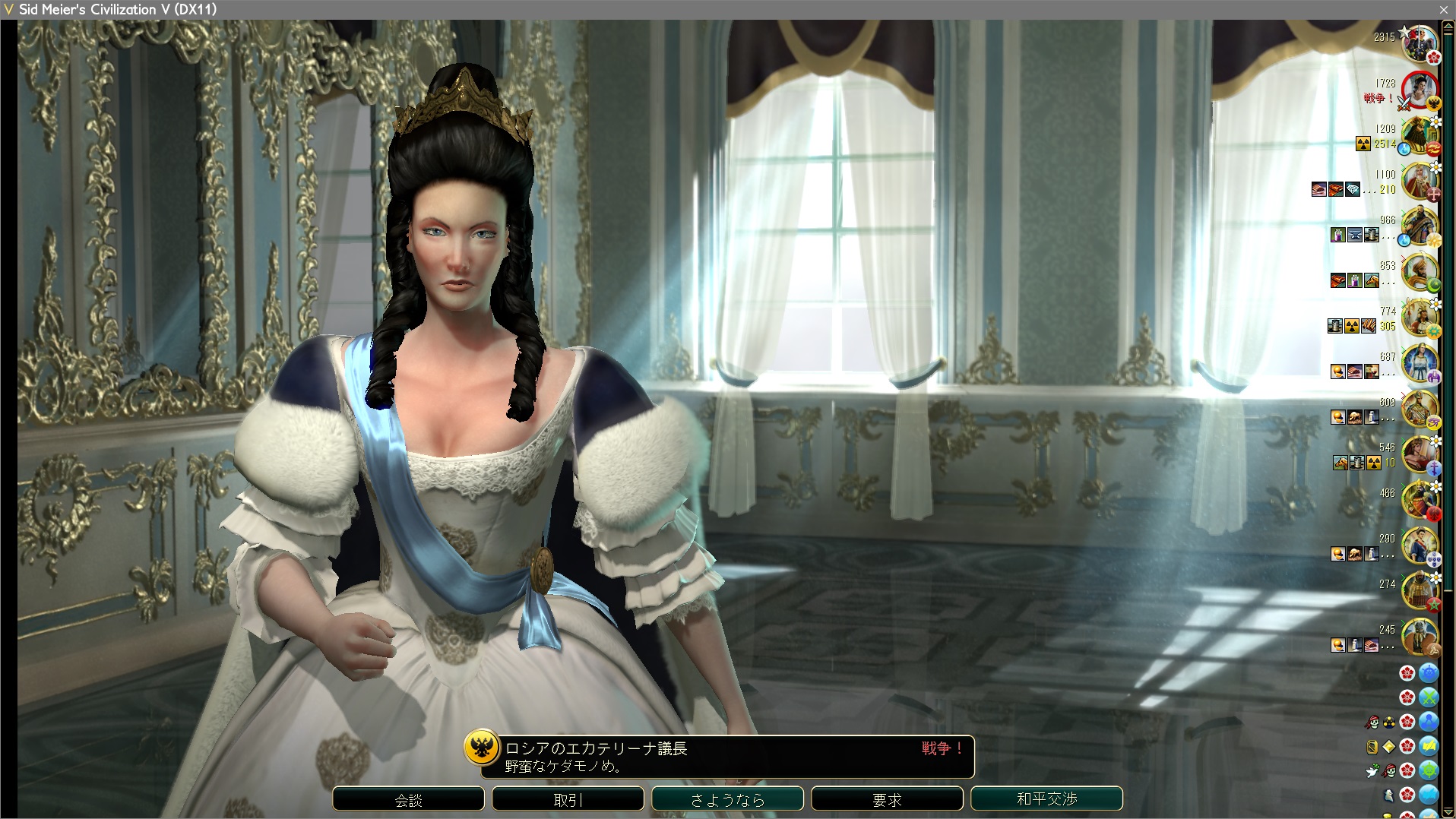Select the Japan leader portrait with score 2315
1456x819 pixels.
pos(1418,44)
